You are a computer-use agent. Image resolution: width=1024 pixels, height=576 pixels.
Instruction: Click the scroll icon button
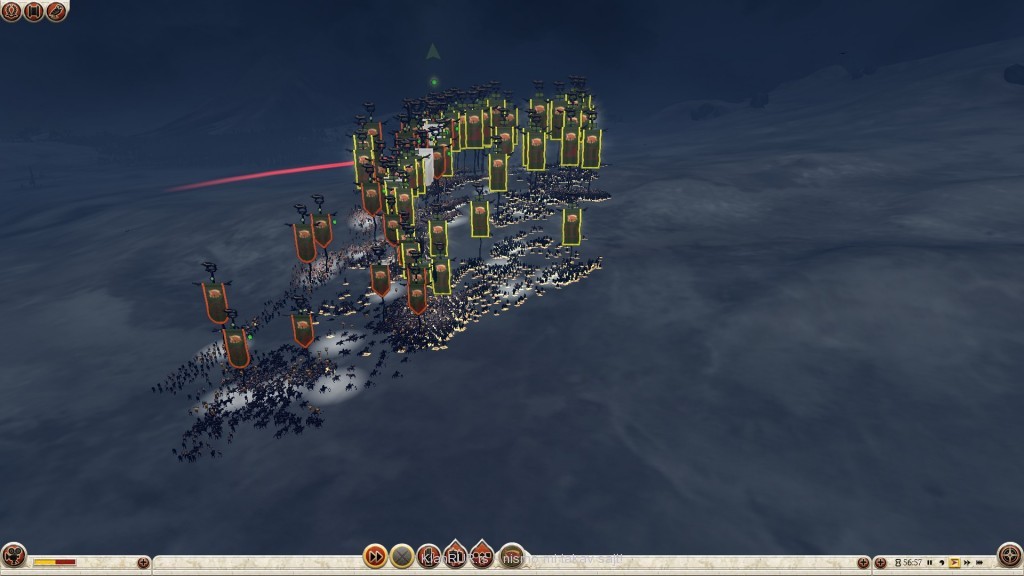tap(33, 12)
